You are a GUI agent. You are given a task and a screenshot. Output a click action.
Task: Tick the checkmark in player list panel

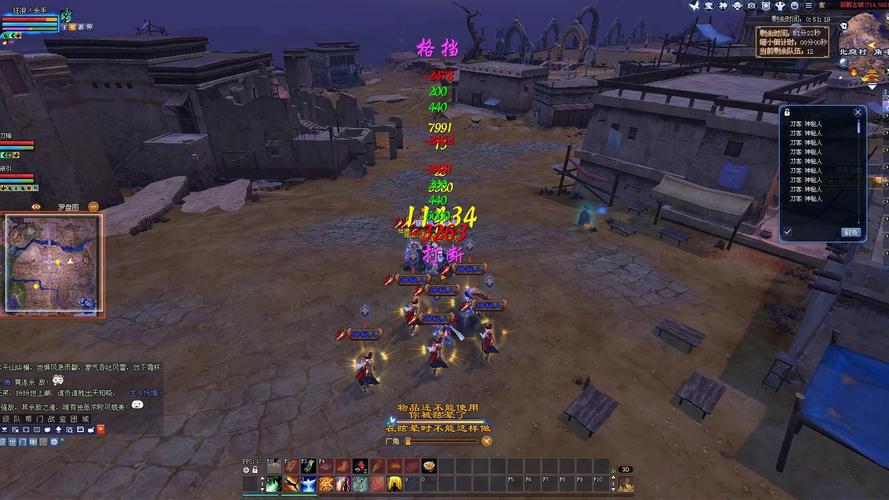tap(788, 232)
